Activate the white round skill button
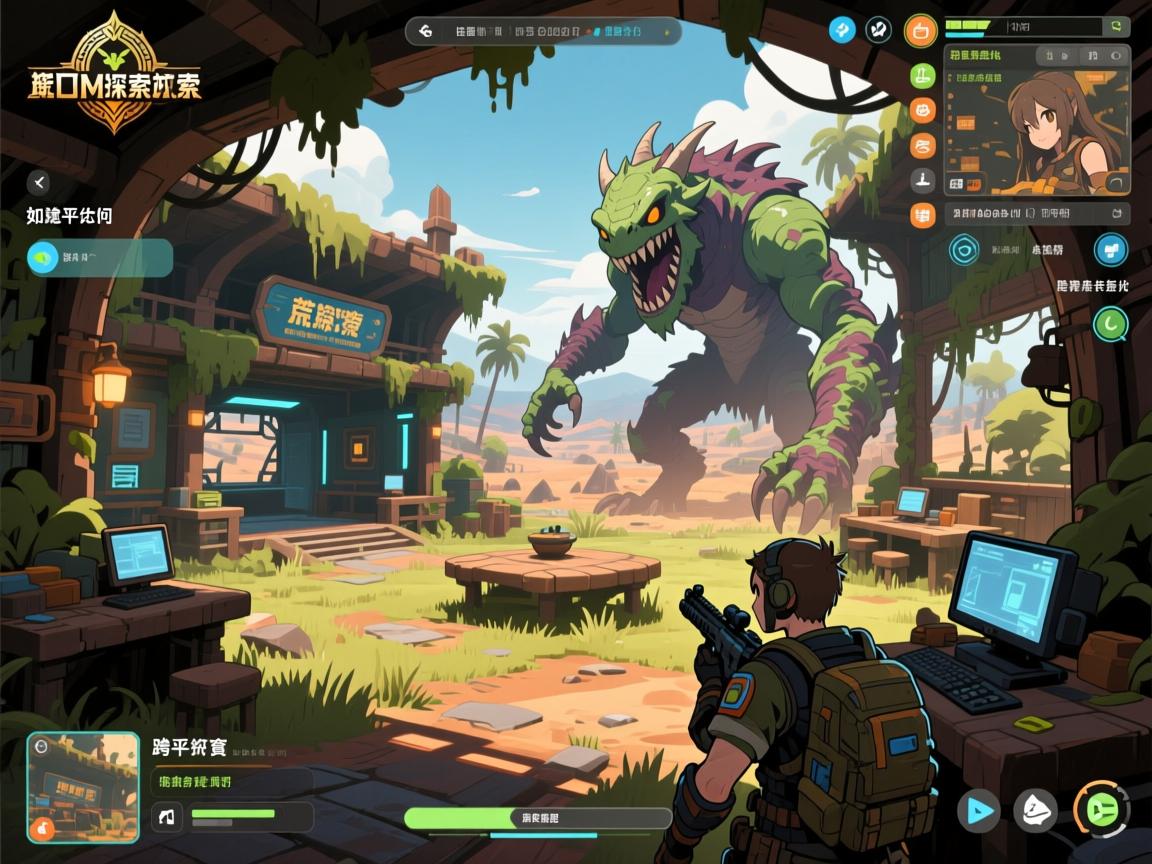Screen dimensions: 1152x864 pyautogui.click(x=1035, y=810)
